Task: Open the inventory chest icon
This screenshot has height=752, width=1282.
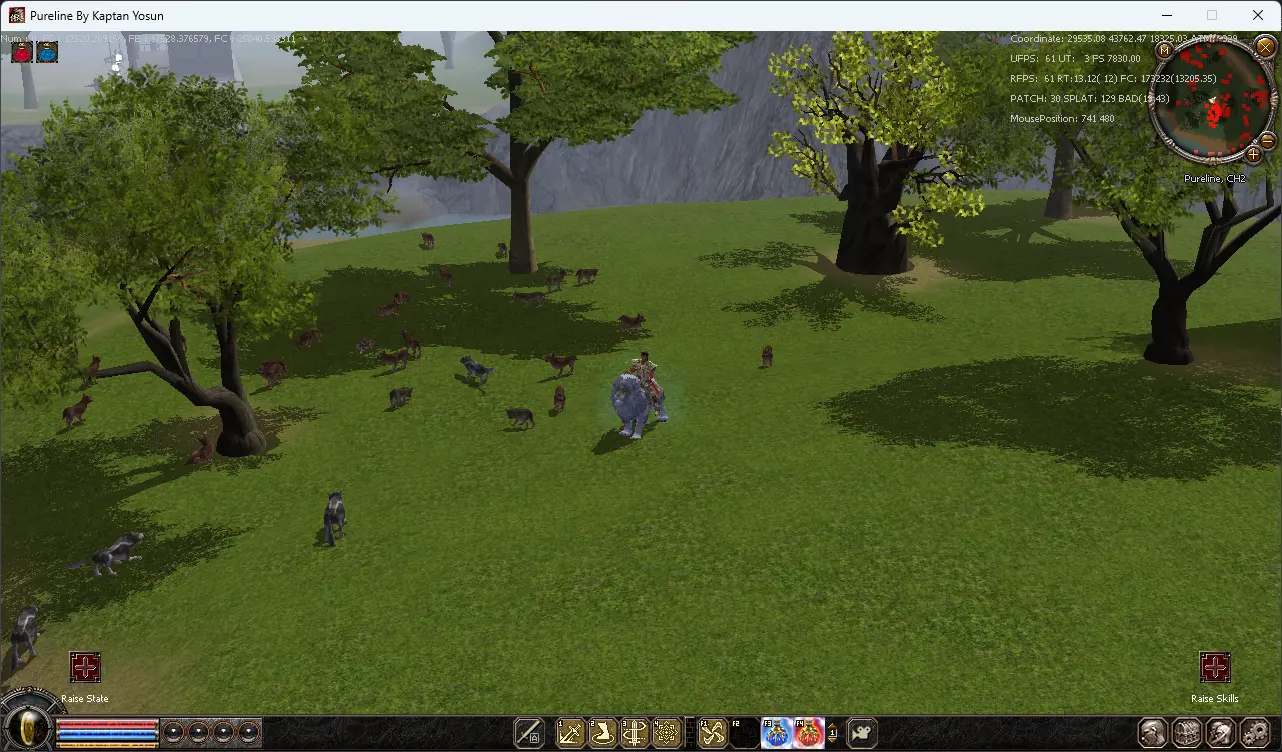Action: point(1186,733)
